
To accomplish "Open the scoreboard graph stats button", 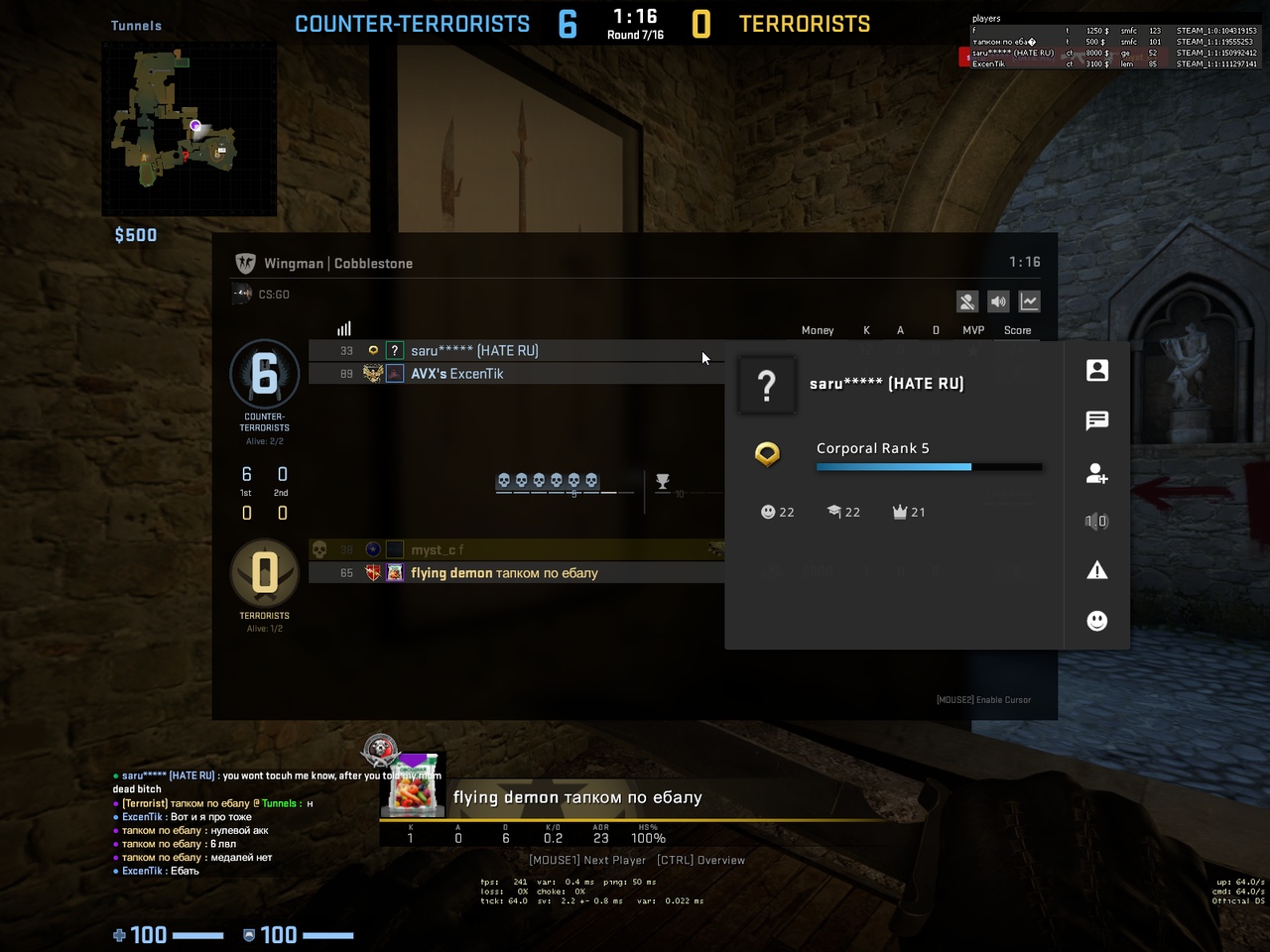I will [x=1029, y=301].
